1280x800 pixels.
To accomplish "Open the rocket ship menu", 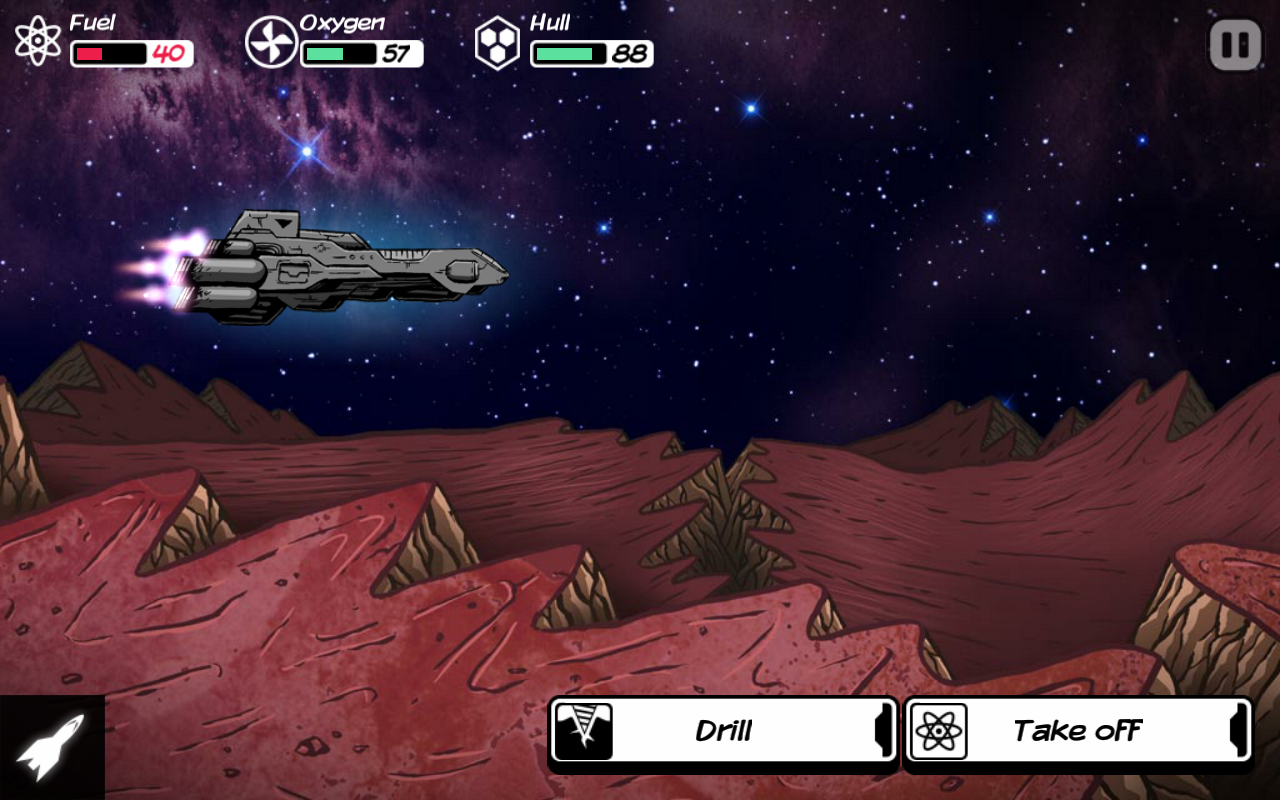I will click(x=51, y=747).
